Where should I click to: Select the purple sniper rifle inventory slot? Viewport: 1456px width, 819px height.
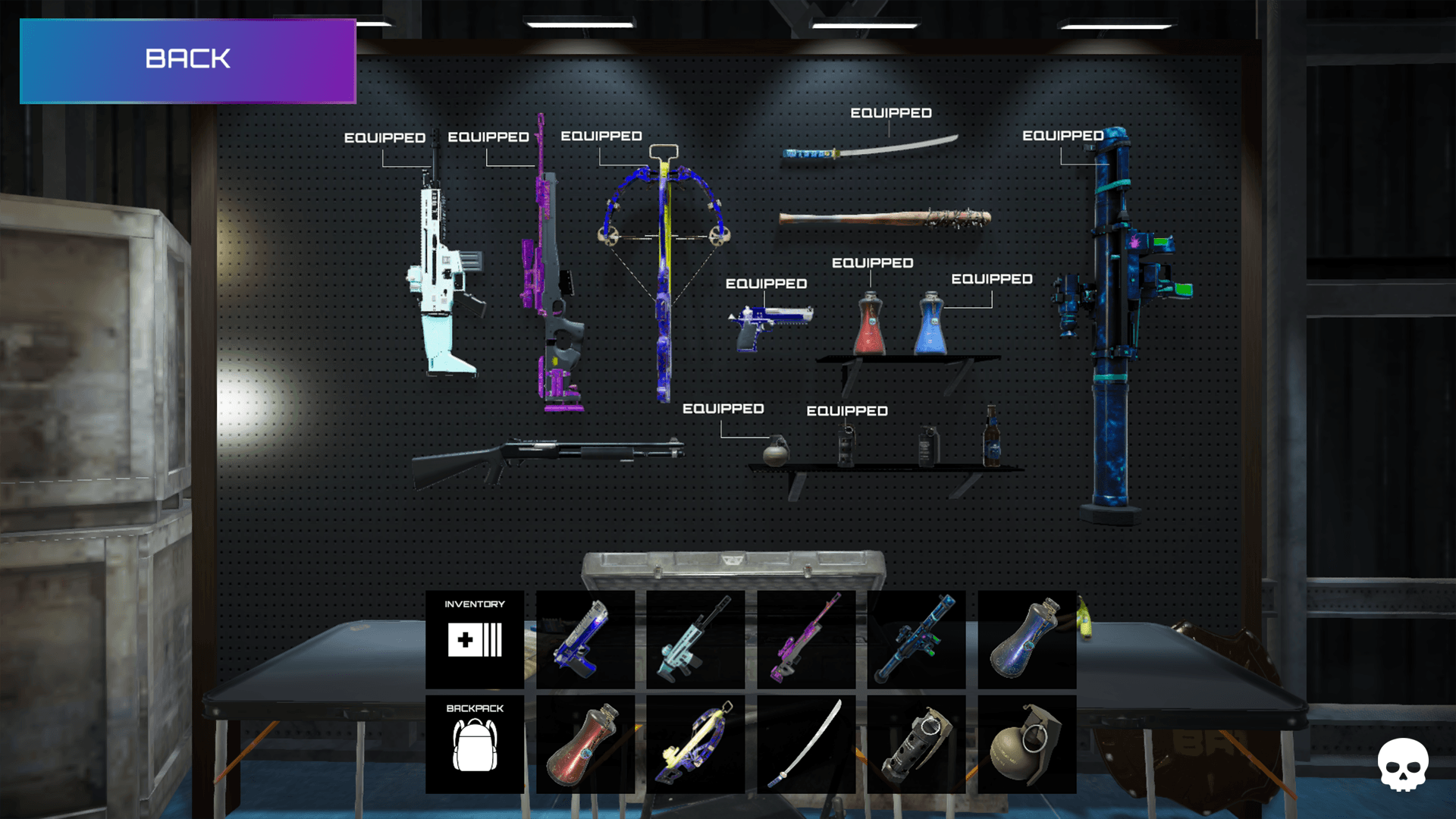pos(805,639)
